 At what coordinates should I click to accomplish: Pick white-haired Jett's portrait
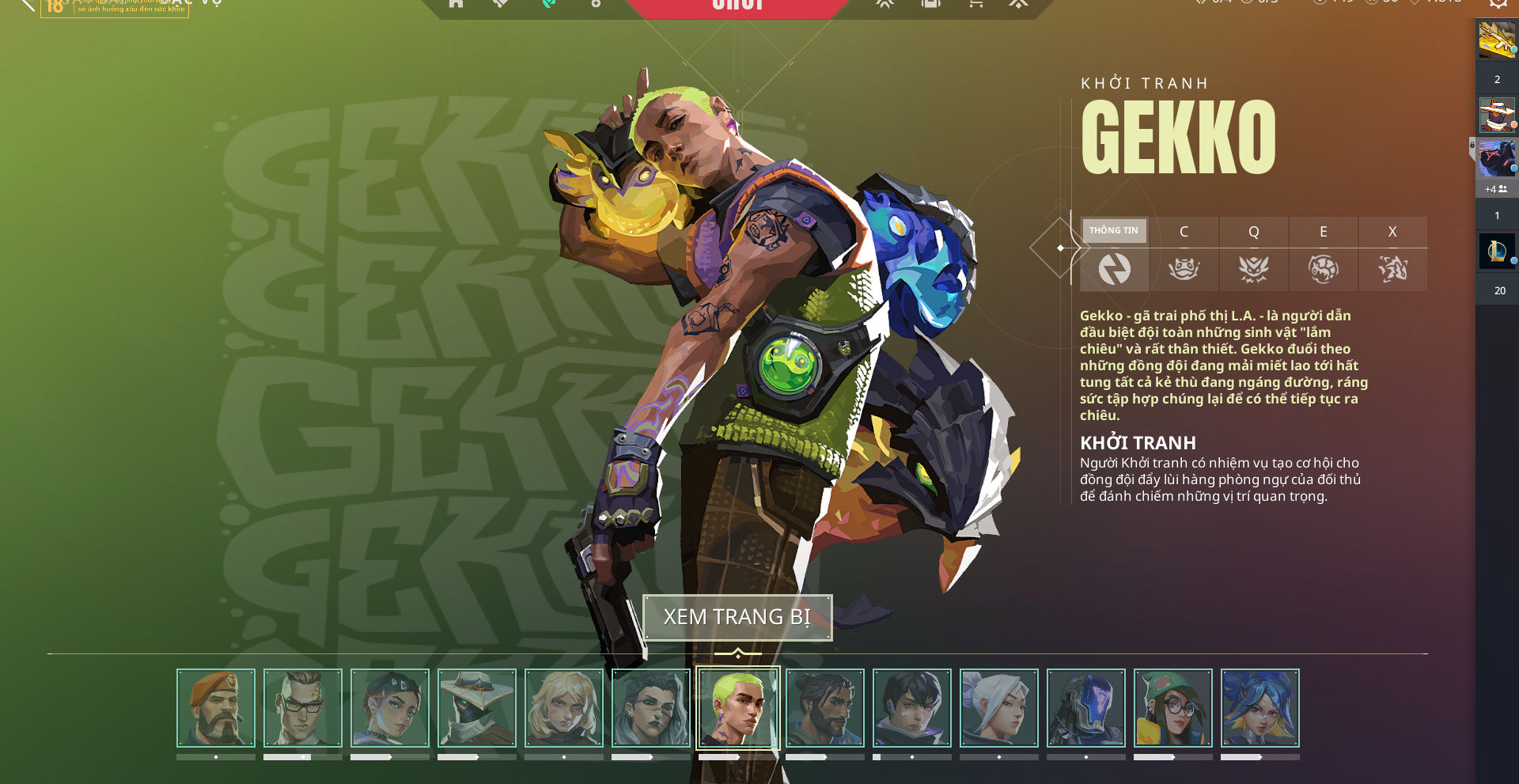coord(999,708)
